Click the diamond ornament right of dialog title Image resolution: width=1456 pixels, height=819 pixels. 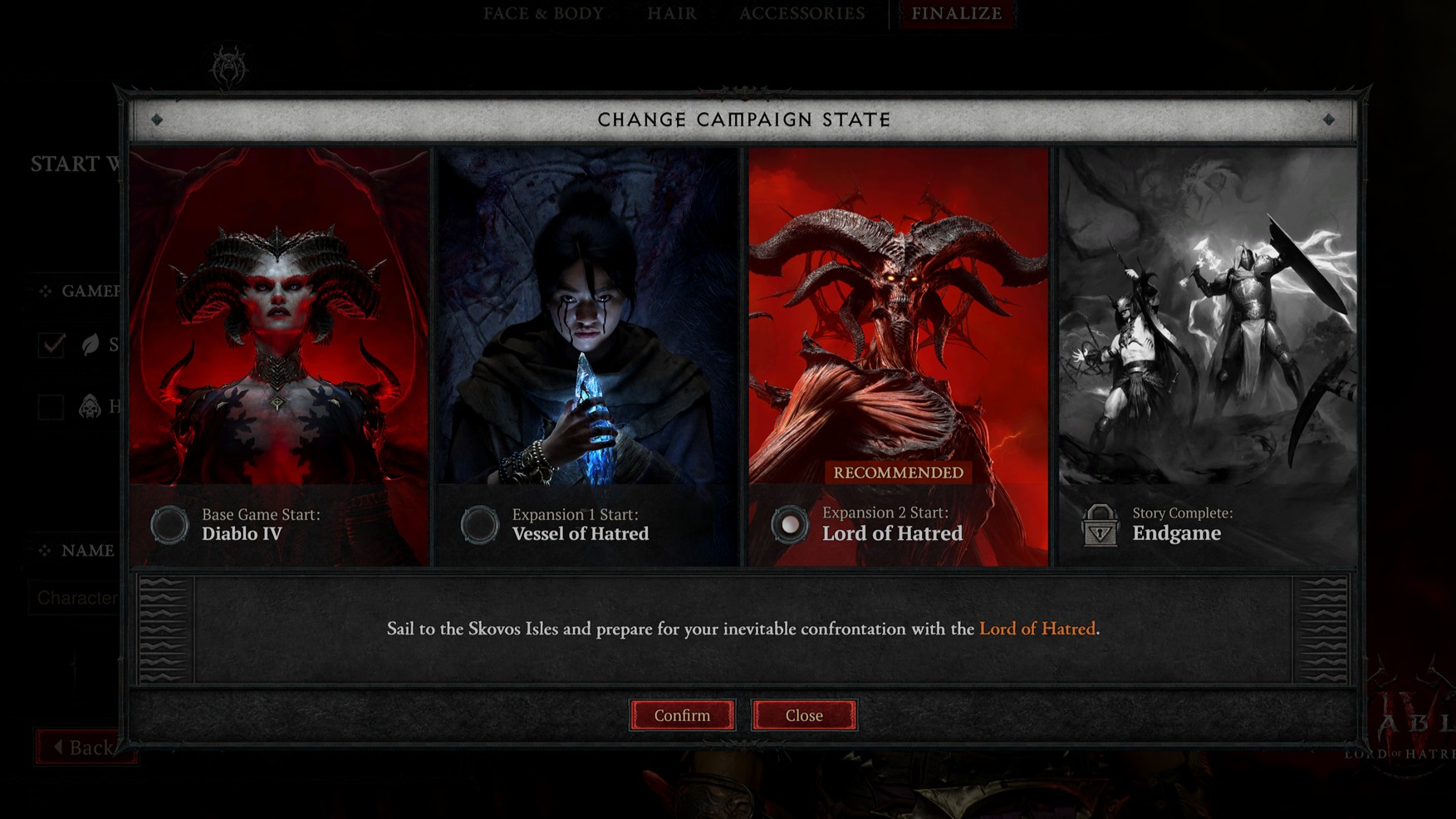click(x=1331, y=120)
